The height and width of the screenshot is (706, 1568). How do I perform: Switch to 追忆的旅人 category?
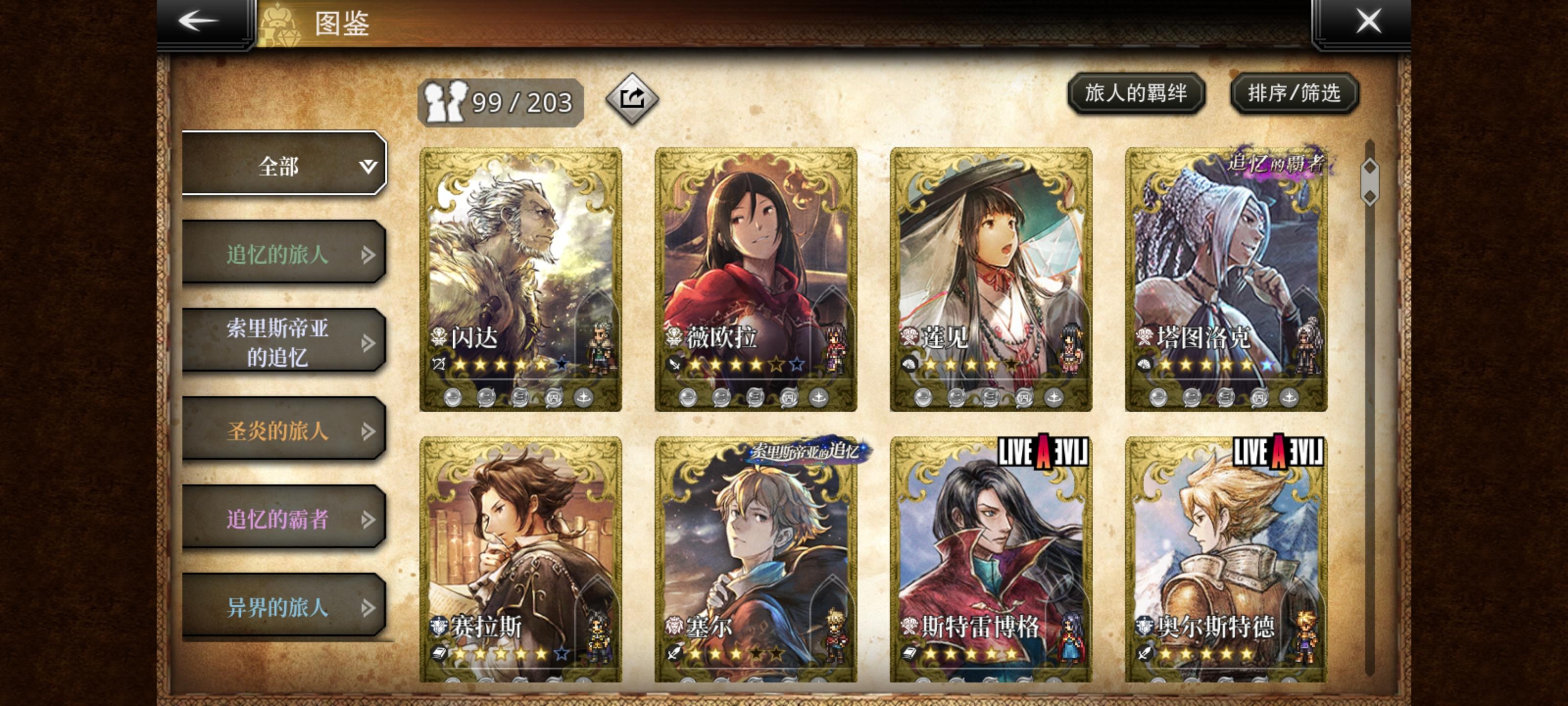[x=284, y=253]
